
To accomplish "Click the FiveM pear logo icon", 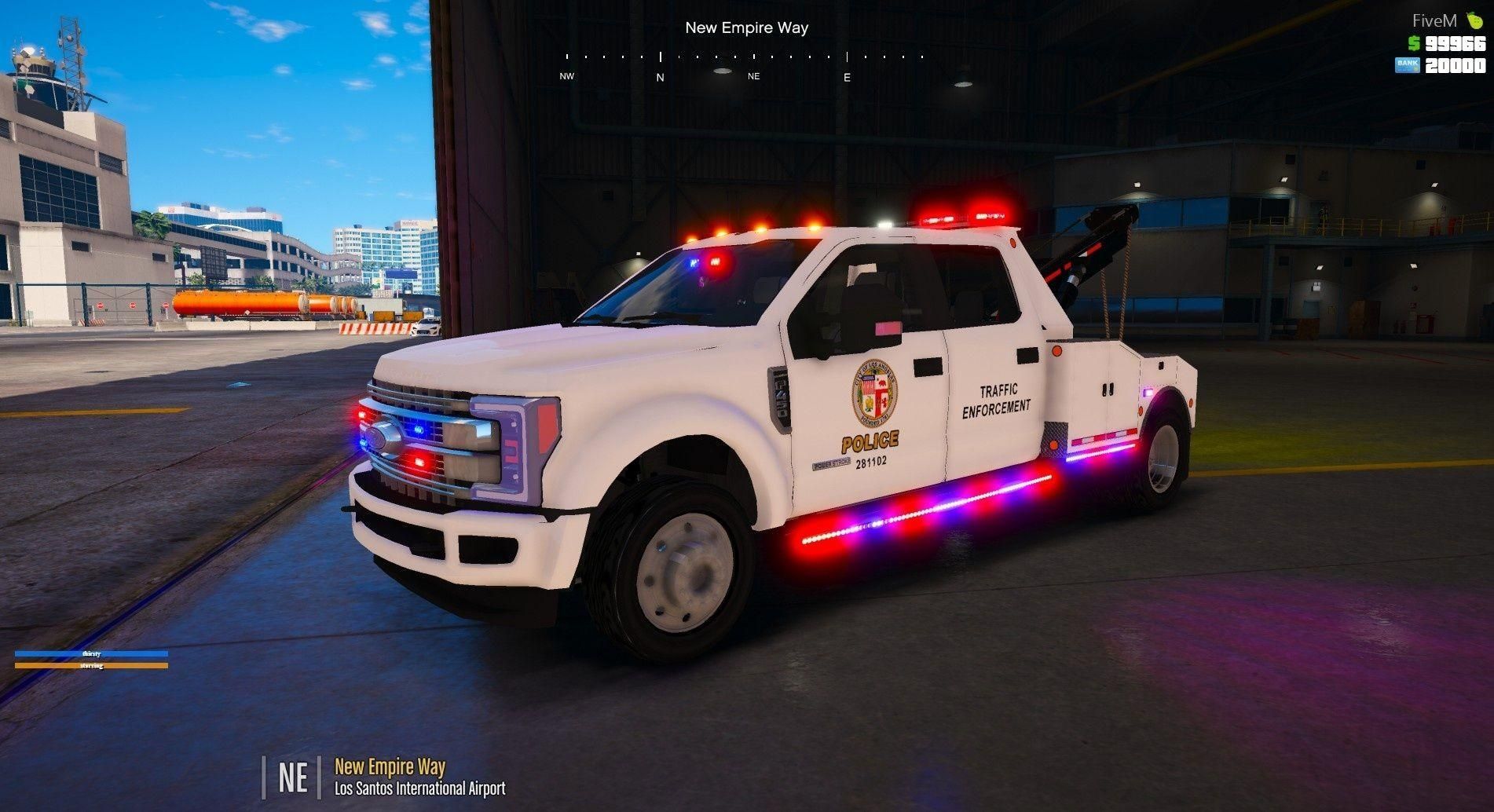I will pyautogui.click(x=1474, y=21).
